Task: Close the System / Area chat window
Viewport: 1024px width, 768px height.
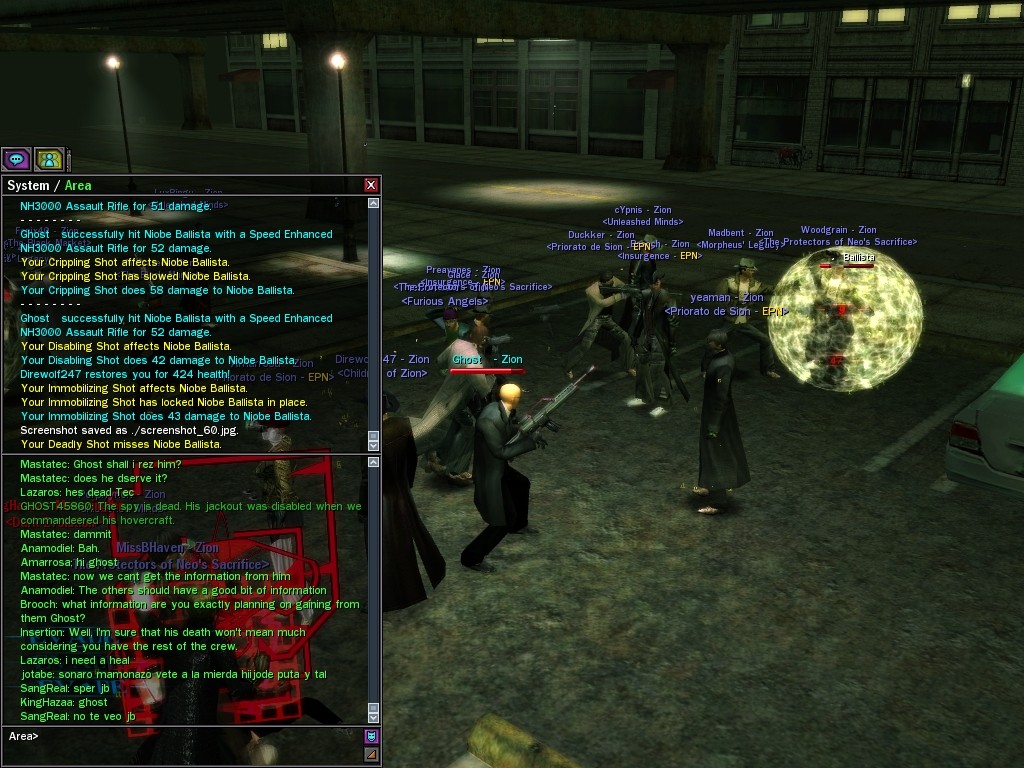Action: click(371, 185)
